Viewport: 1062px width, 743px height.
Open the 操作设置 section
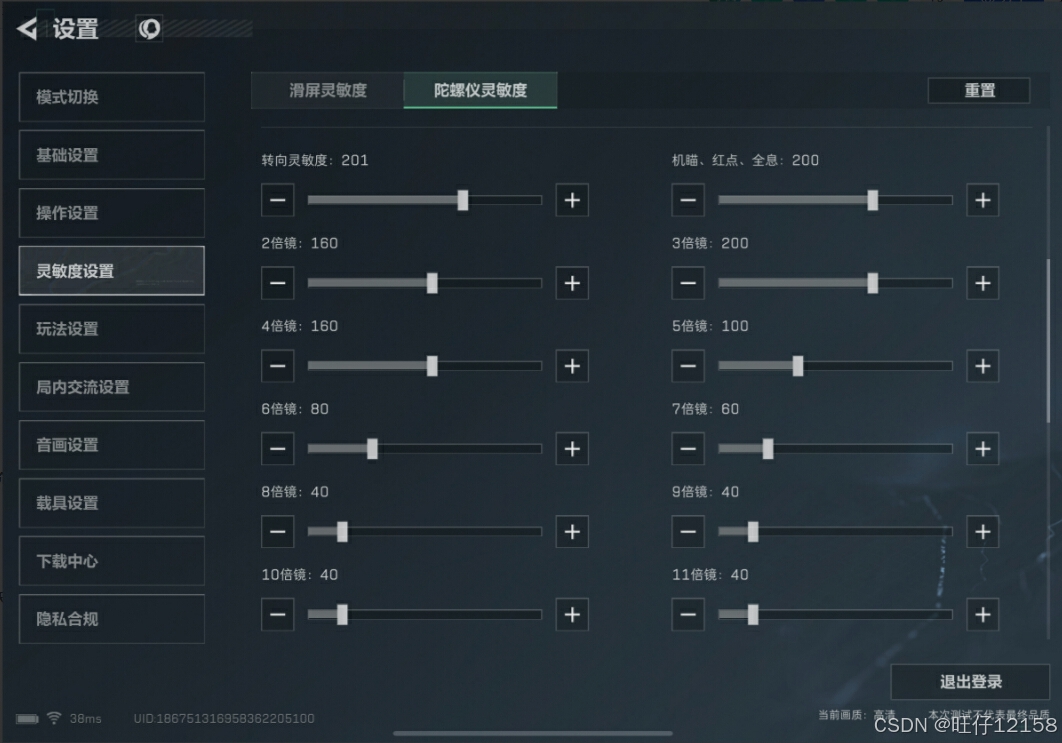(111, 213)
